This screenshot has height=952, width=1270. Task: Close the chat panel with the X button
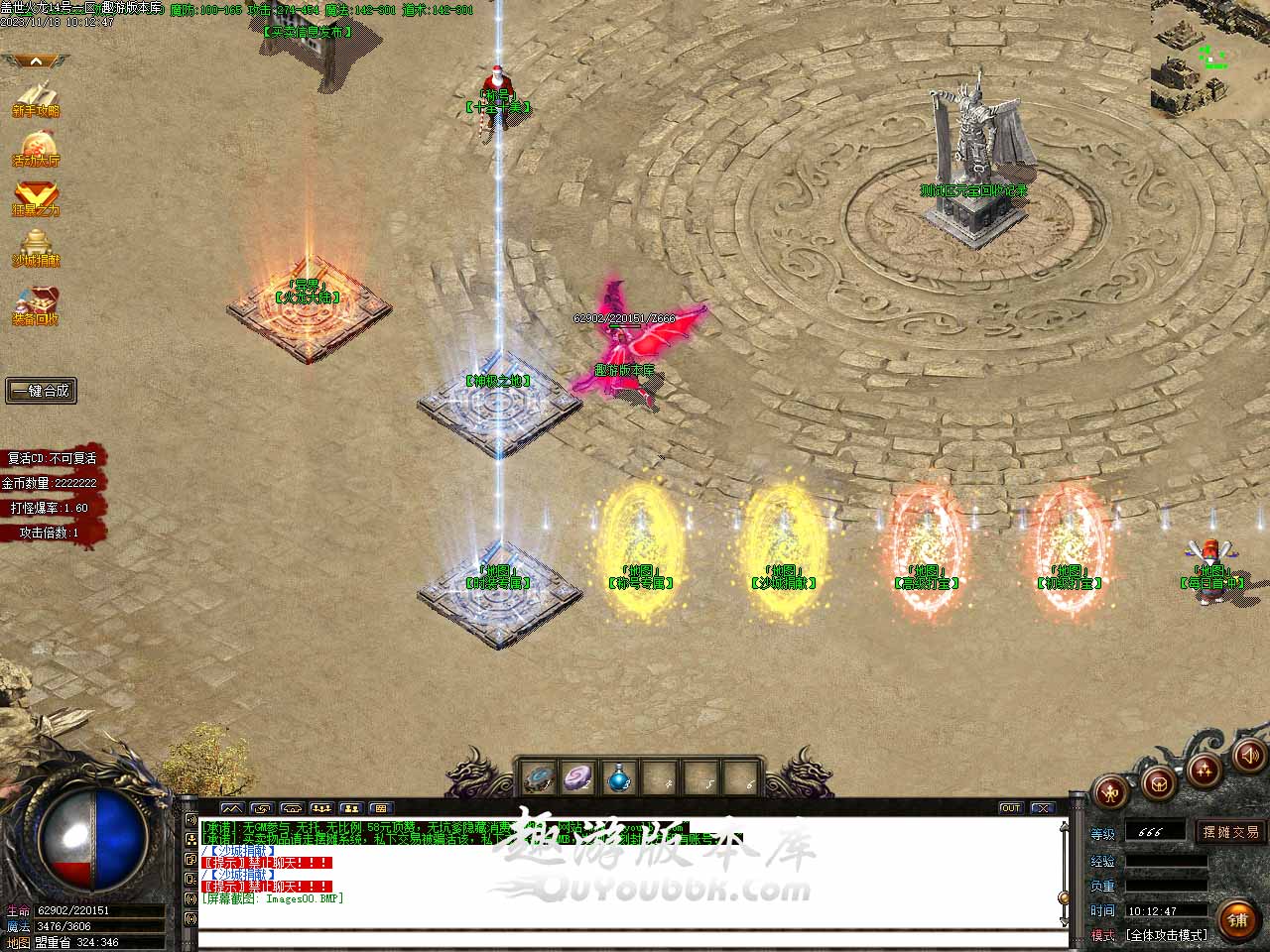1041,808
